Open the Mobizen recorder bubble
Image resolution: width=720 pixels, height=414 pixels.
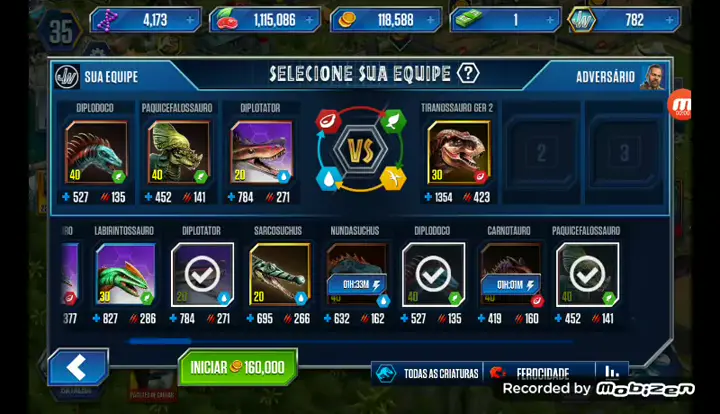click(681, 103)
